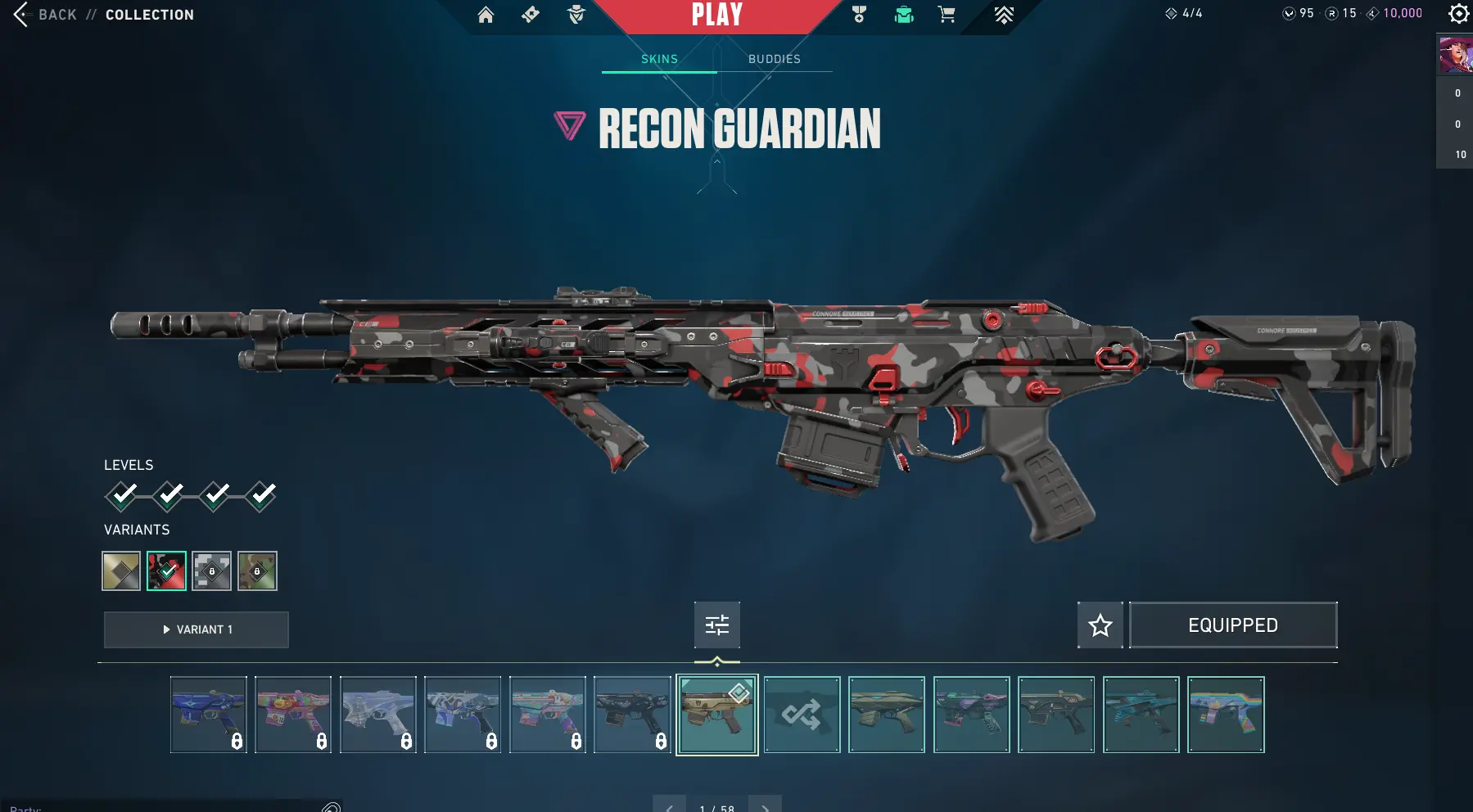Play the Variant 1 preview

[x=197, y=629]
